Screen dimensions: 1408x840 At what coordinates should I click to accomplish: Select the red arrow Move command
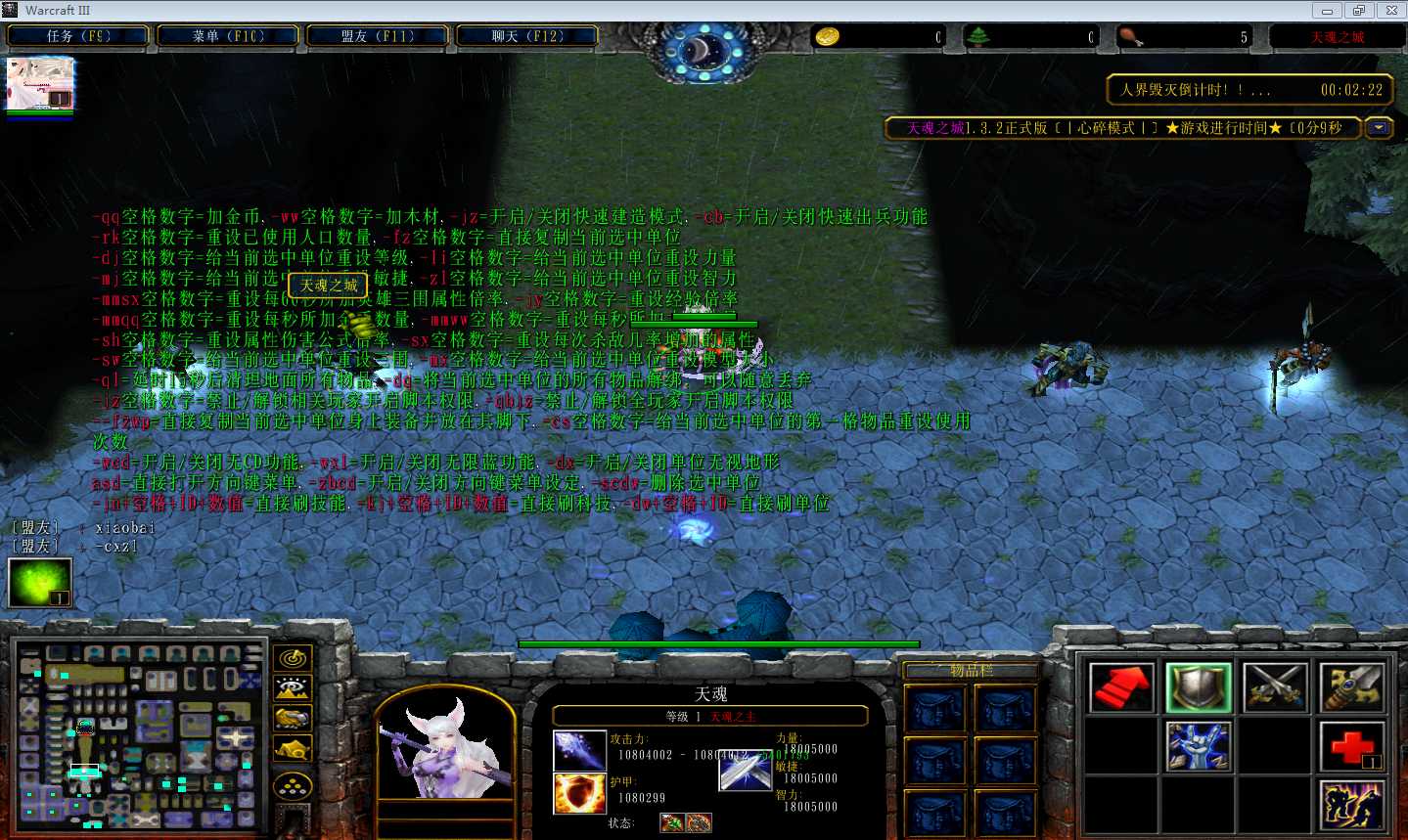(1121, 687)
